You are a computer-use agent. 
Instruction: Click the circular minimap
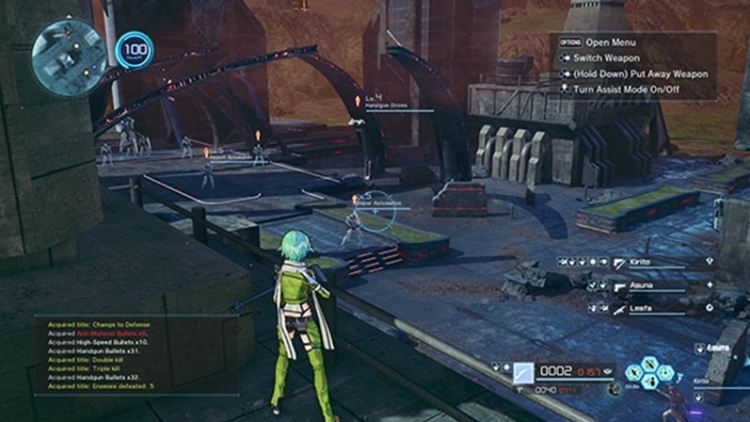tap(68, 56)
